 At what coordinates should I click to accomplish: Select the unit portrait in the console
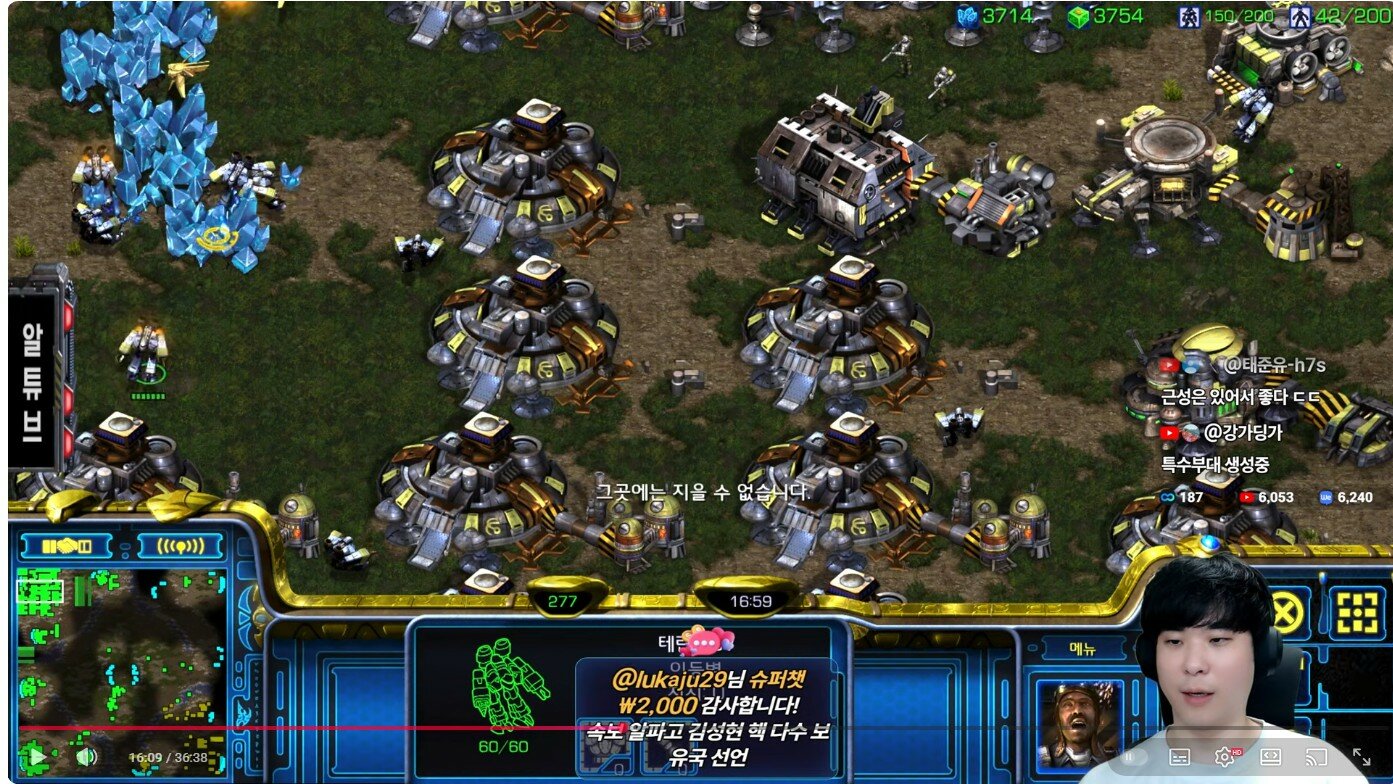pyautogui.click(x=1078, y=722)
